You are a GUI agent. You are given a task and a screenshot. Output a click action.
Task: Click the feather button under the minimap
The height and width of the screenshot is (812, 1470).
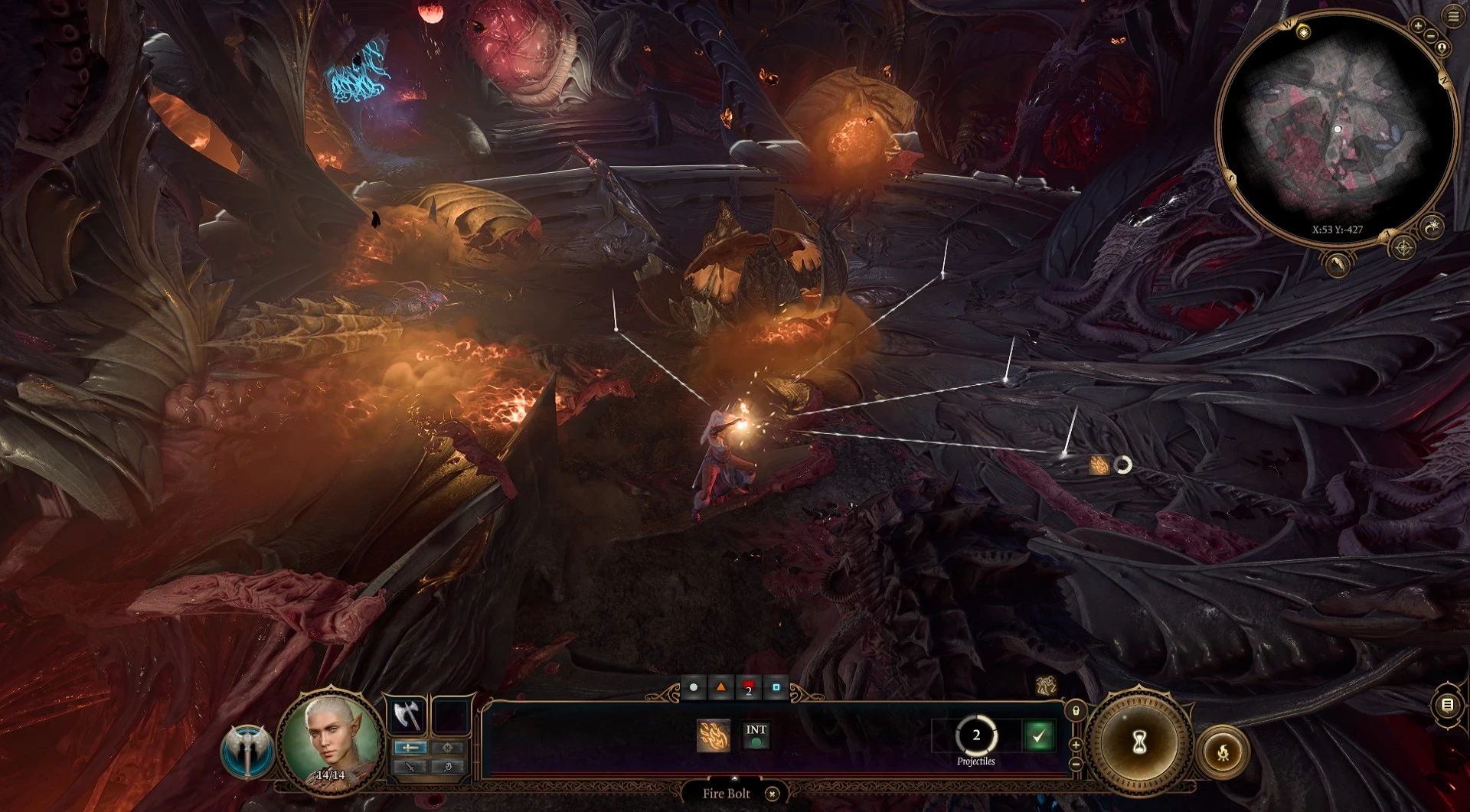point(1338,265)
